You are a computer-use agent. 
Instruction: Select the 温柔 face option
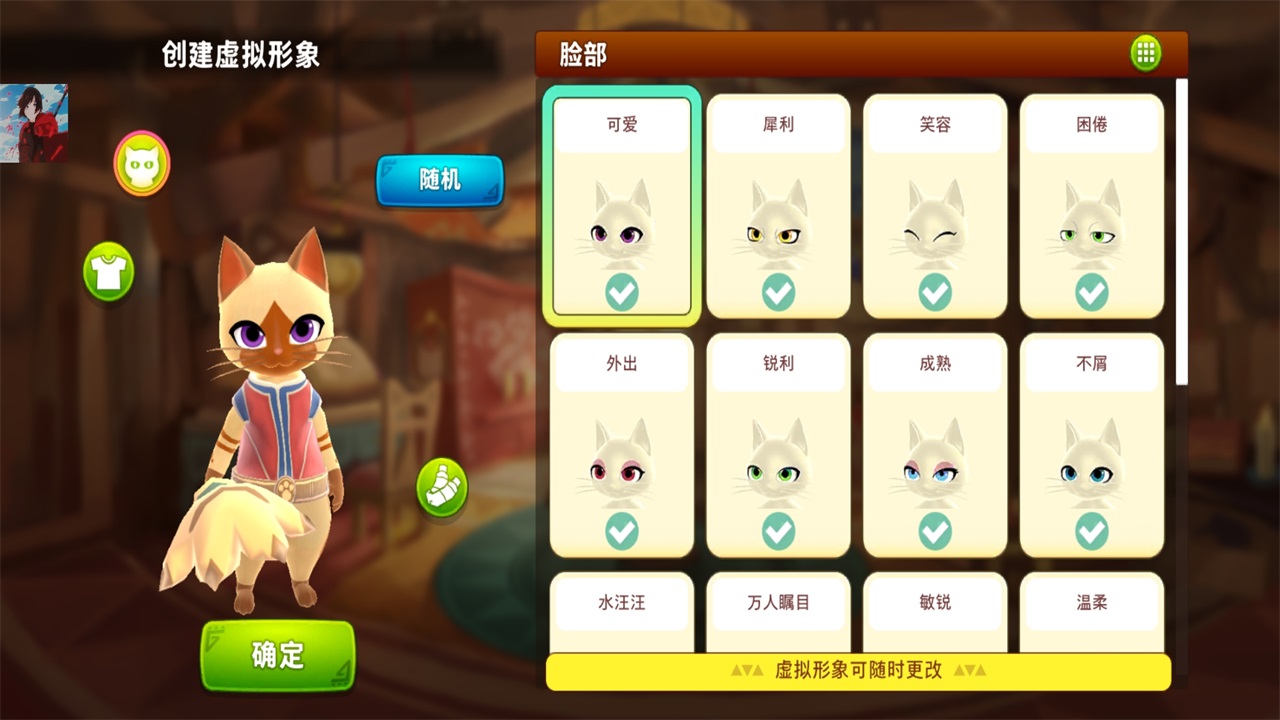tap(1092, 602)
